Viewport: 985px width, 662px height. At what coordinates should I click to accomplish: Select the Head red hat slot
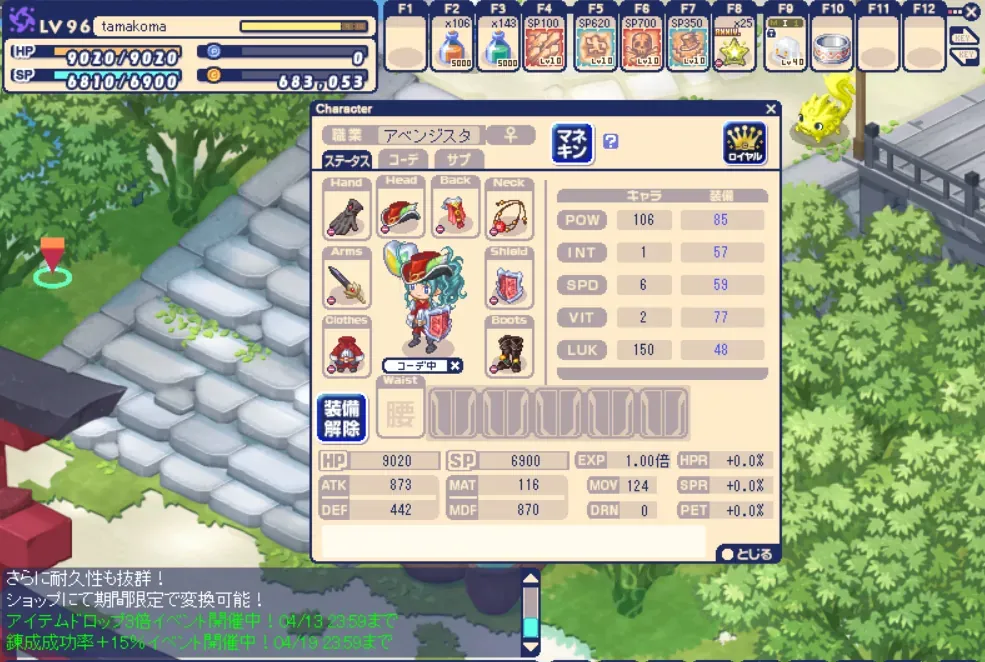pyautogui.click(x=400, y=208)
